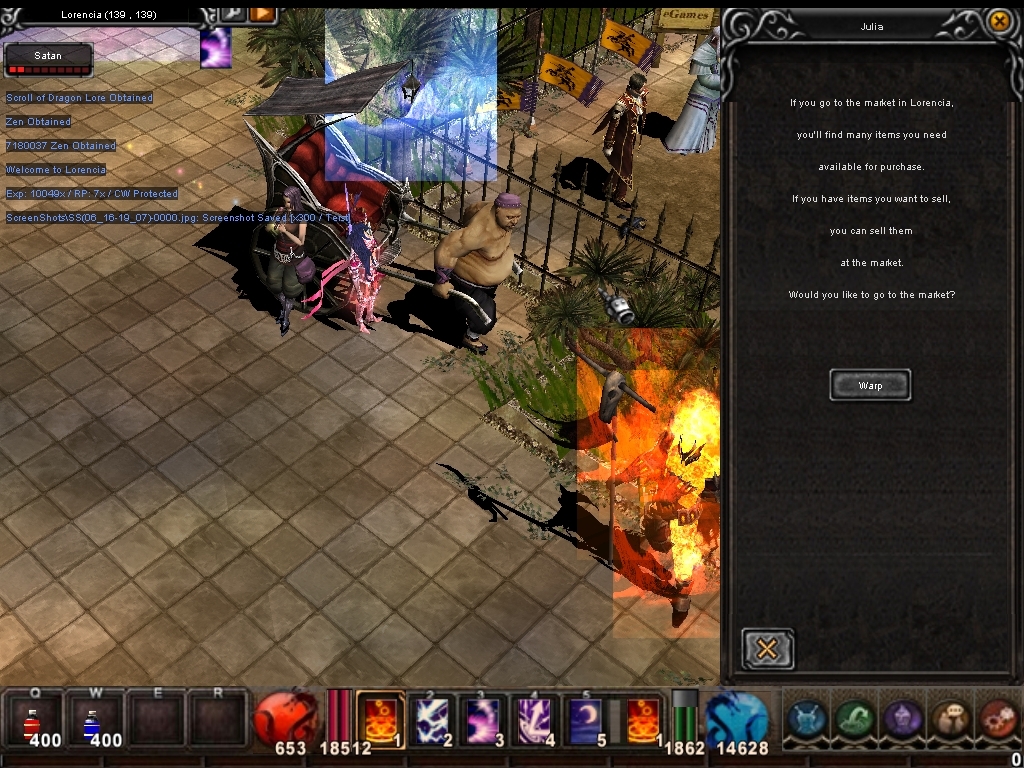Select the flame skill in slot 1
The width and height of the screenshot is (1024, 768).
(x=380, y=718)
